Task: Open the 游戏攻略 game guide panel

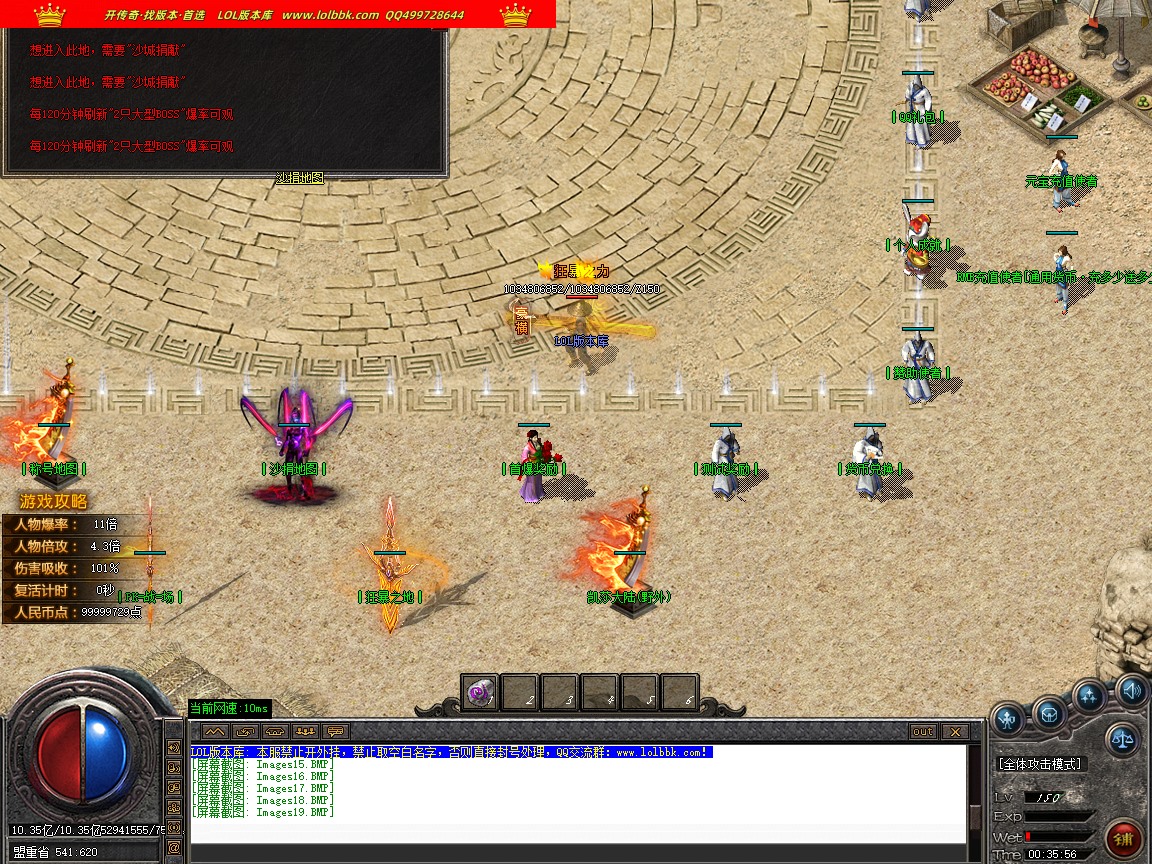Action: pyautogui.click(x=53, y=502)
